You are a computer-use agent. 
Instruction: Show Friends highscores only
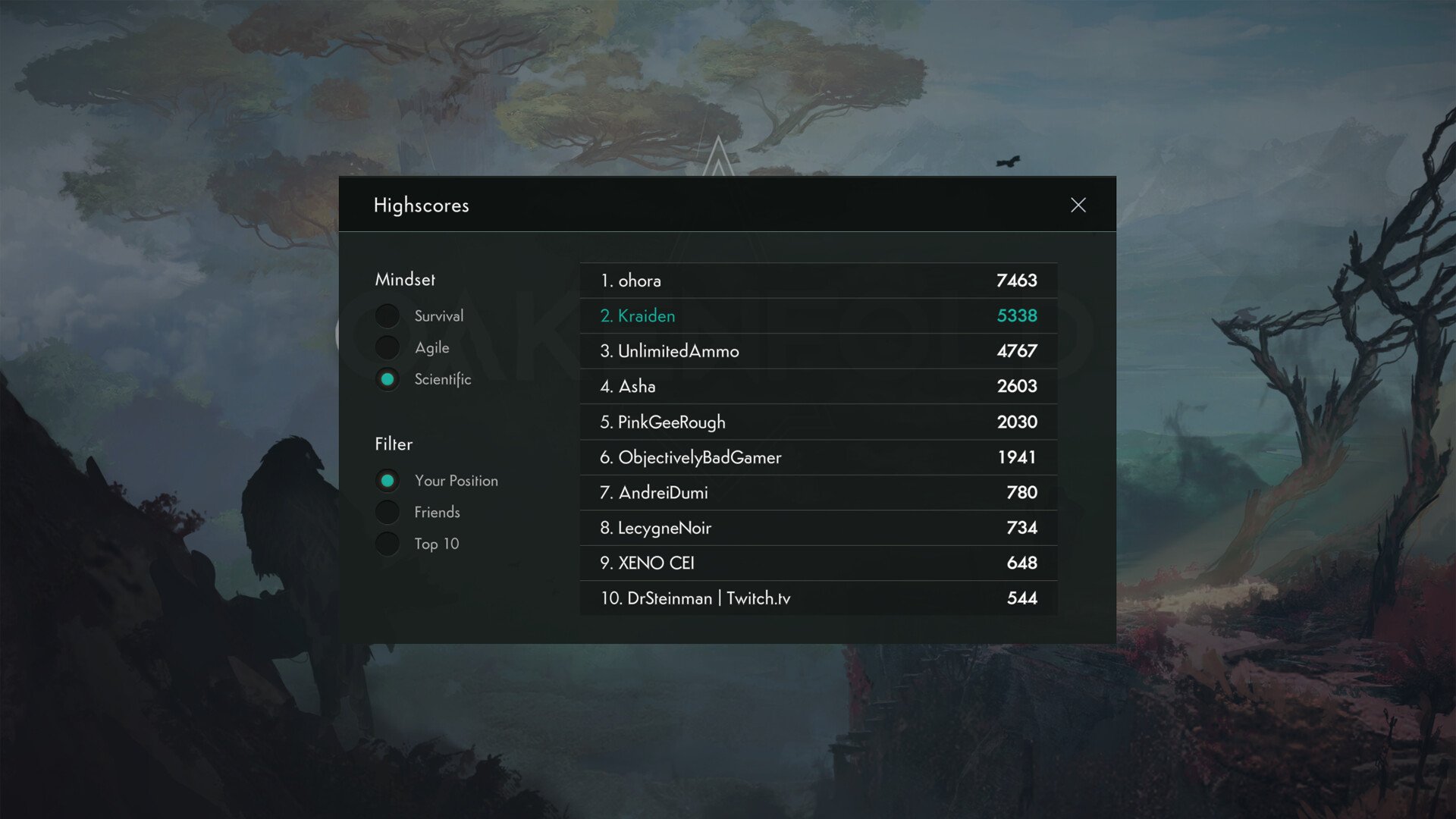pyautogui.click(x=388, y=513)
